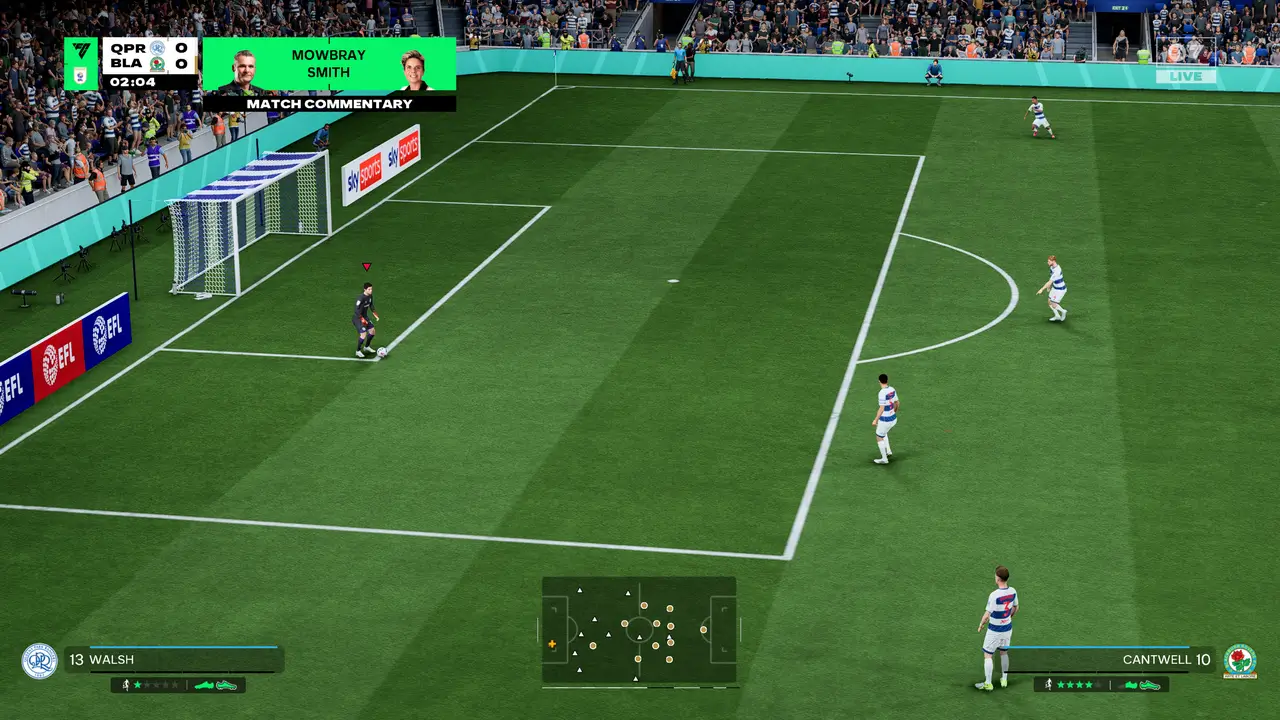The width and height of the screenshot is (1280, 720).
Task: Click the LIVE broadcast indicator
Action: pos(1186,76)
